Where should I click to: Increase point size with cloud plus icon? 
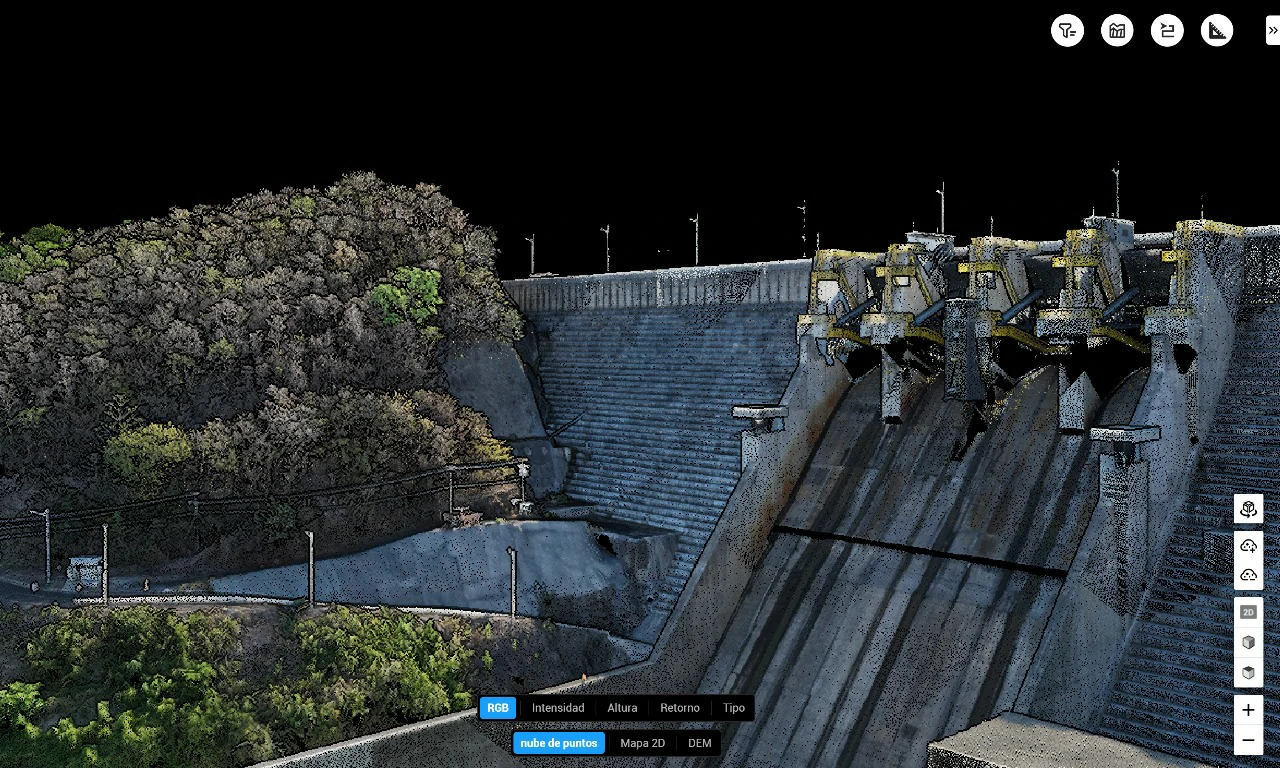(1248, 546)
